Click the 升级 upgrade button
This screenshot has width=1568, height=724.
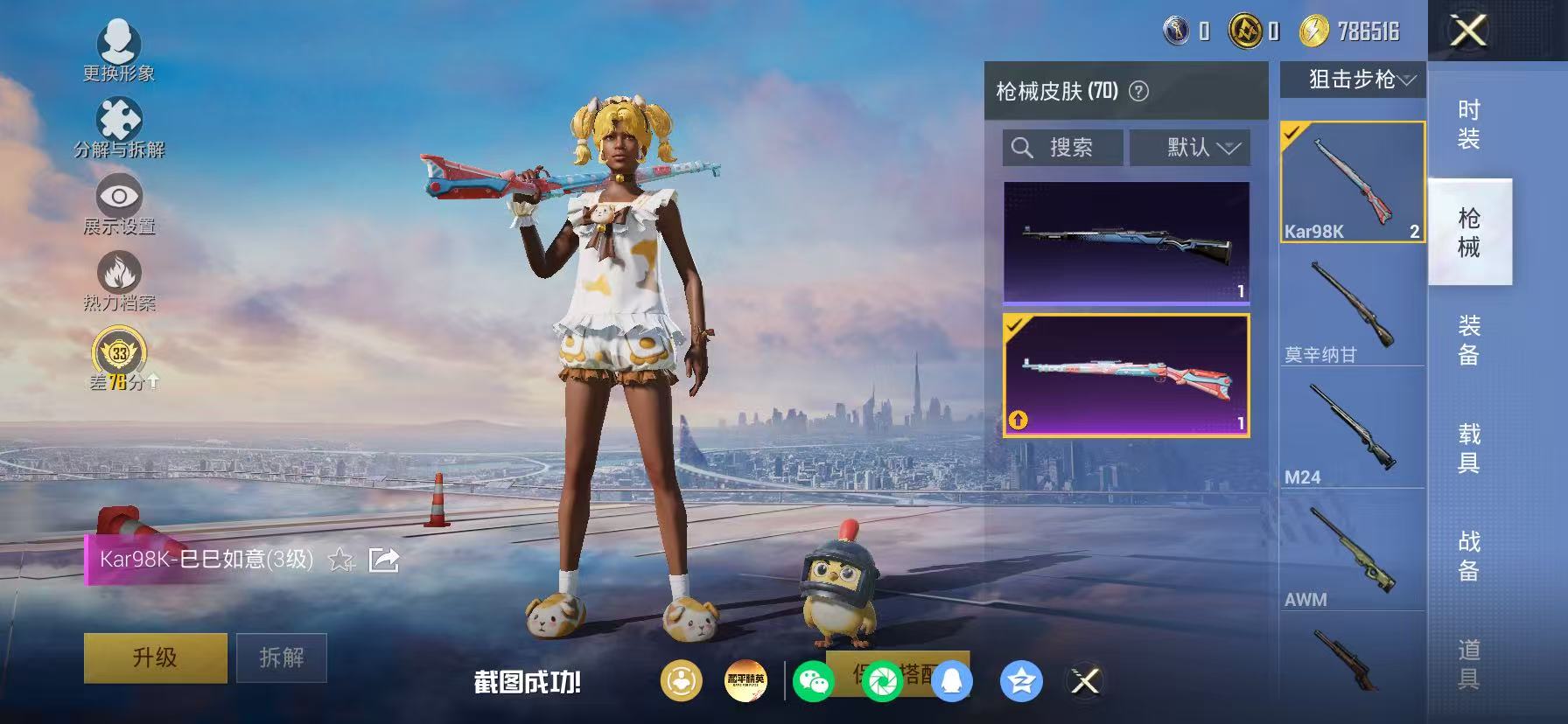pyautogui.click(x=154, y=657)
